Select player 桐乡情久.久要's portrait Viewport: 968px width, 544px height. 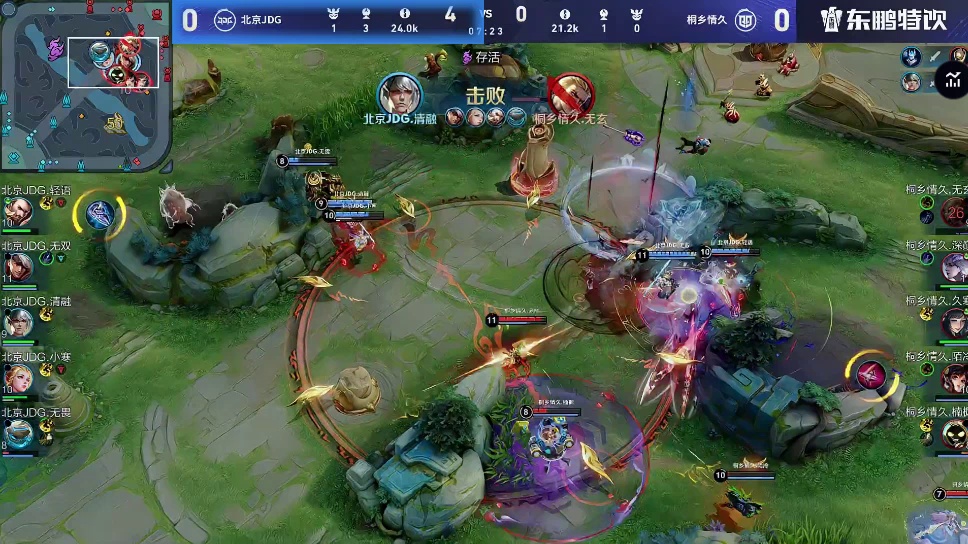954,322
